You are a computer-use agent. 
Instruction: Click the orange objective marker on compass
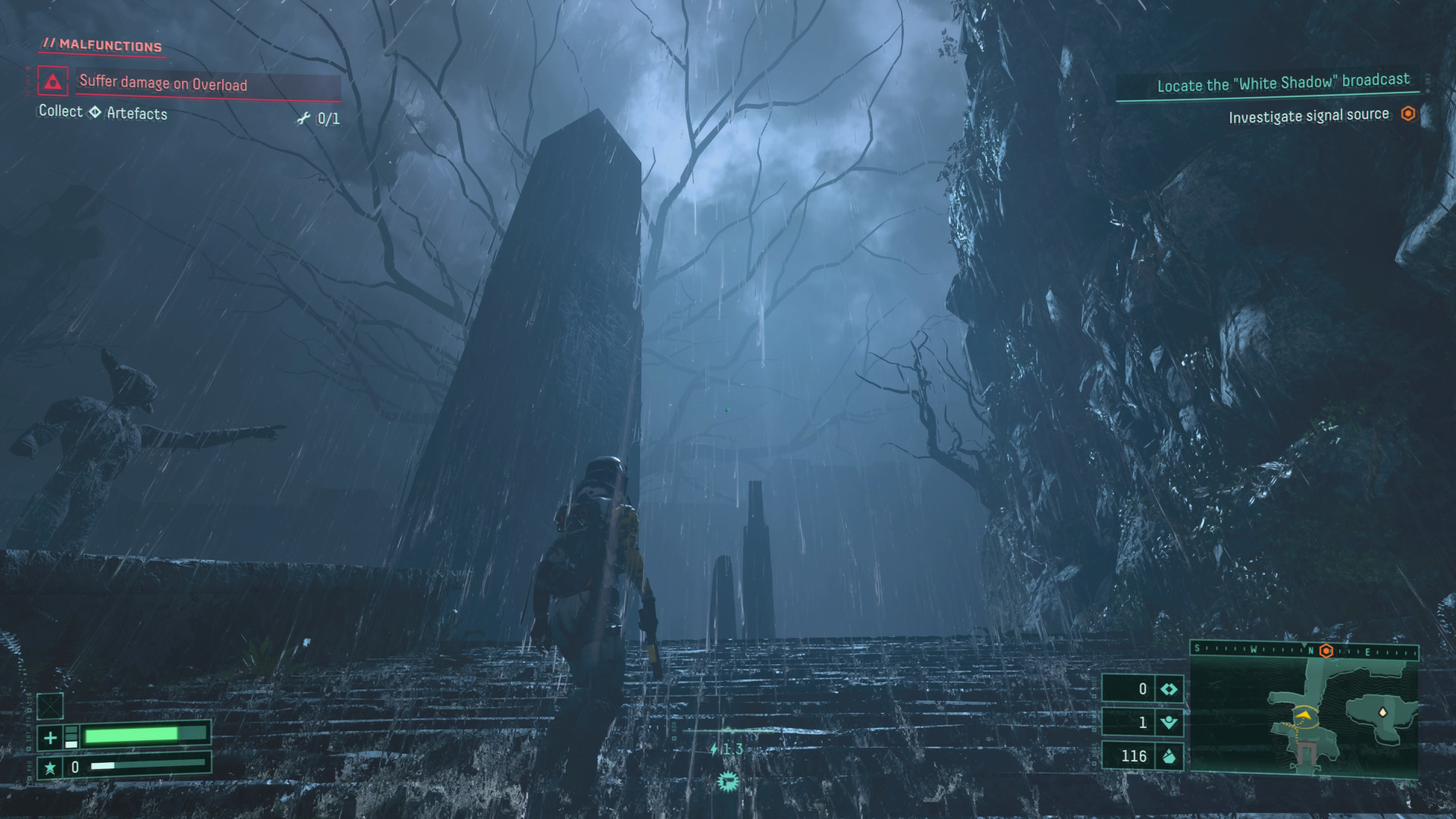click(1326, 651)
